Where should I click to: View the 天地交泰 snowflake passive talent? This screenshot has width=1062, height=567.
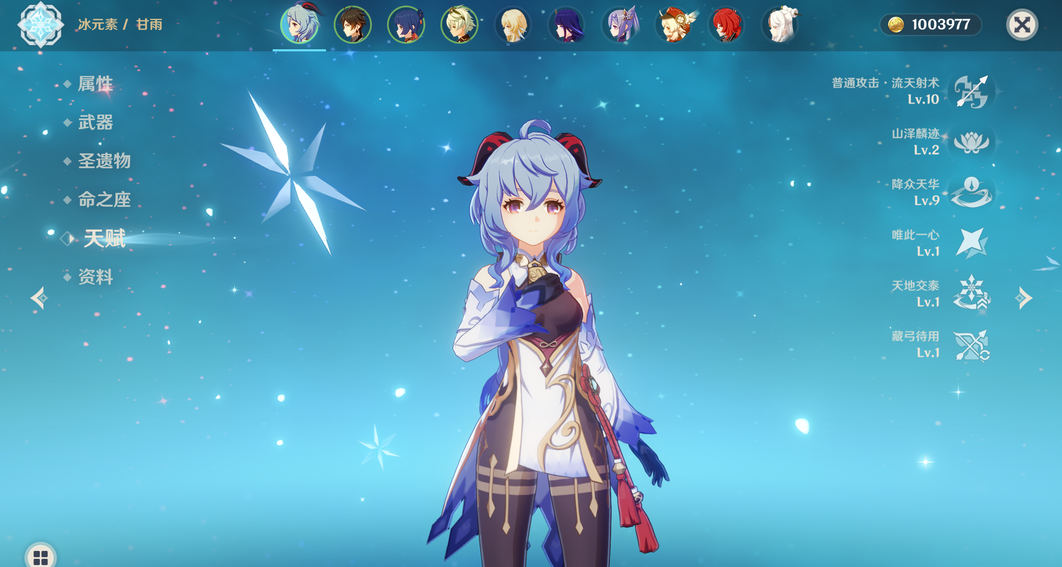pyautogui.click(x=970, y=294)
